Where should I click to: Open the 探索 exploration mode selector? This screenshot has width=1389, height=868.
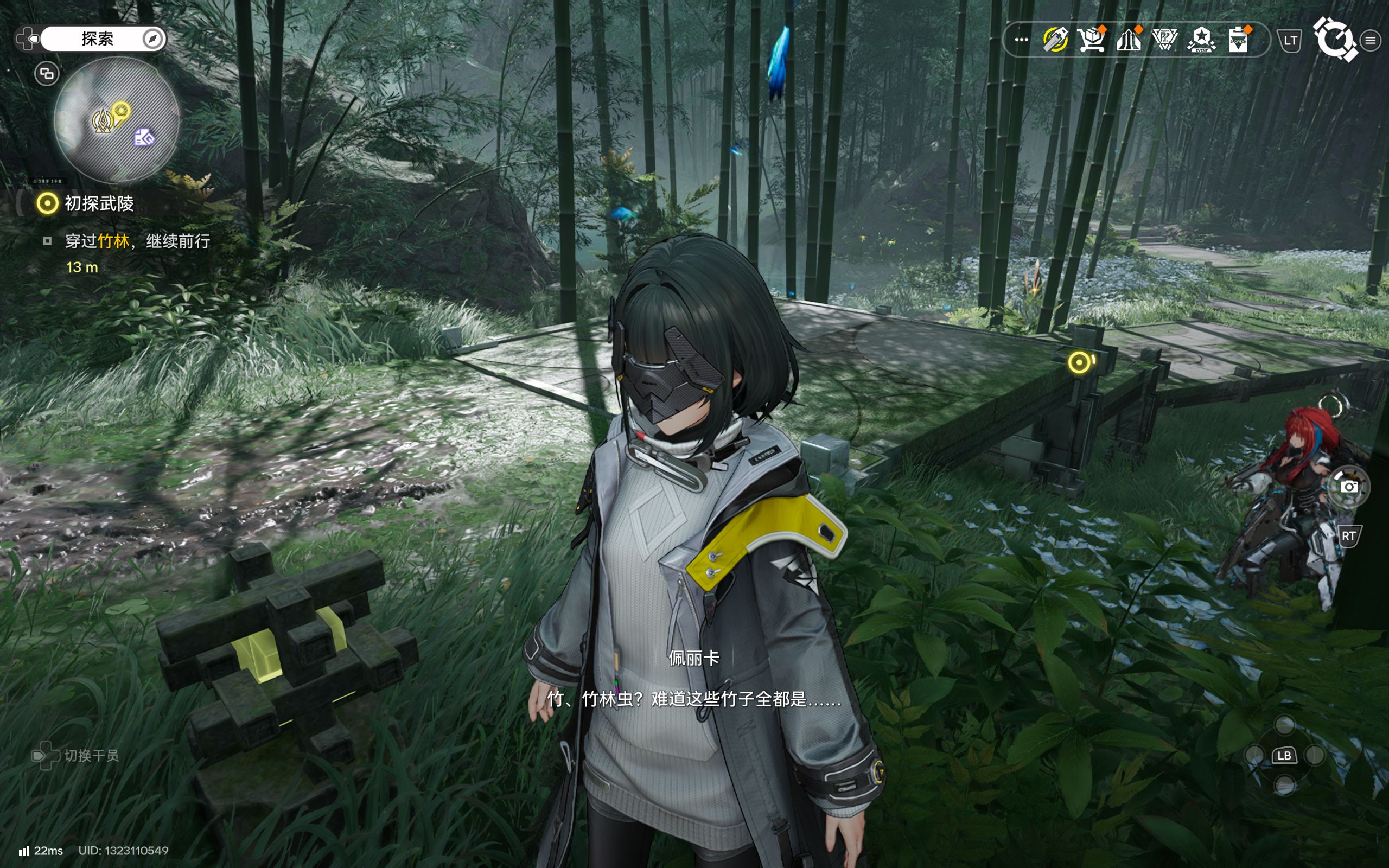(x=98, y=39)
